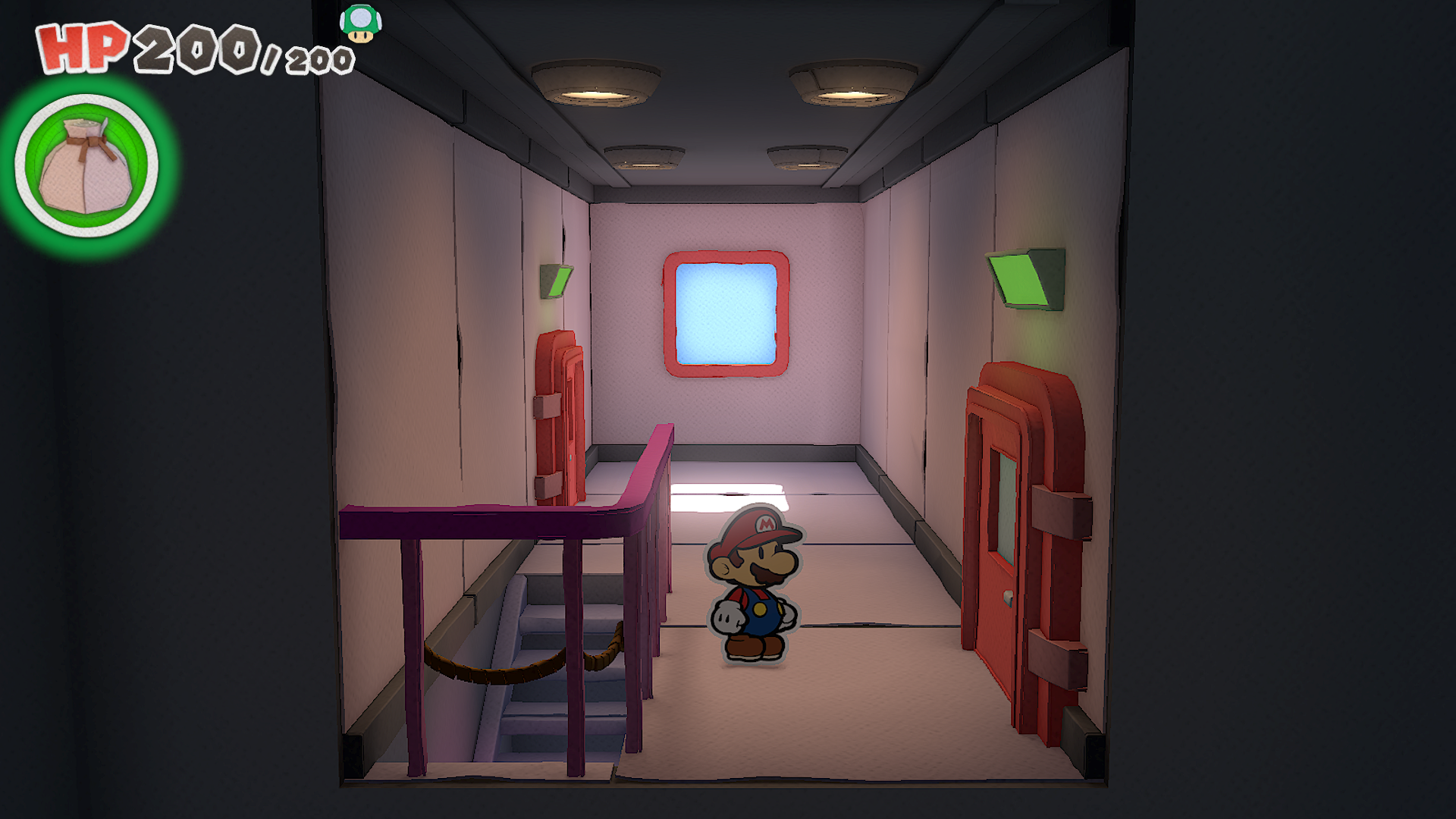Toggle the glowing blue porthole window
This screenshot has height=819, width=1456.
click(x=726, y=314)
